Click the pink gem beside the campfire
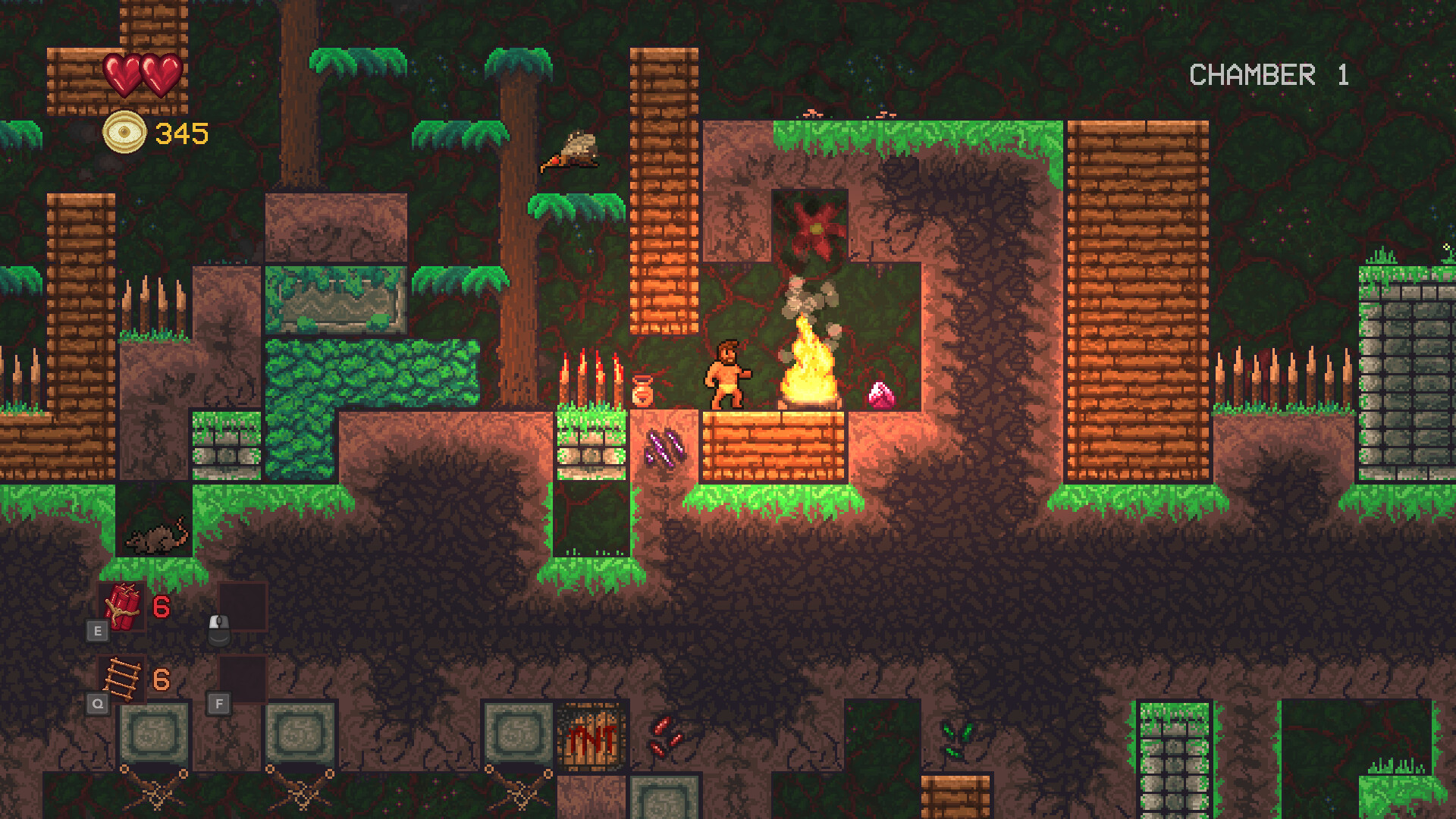This screenshot has height=819, width=1456. coord(879,394)
